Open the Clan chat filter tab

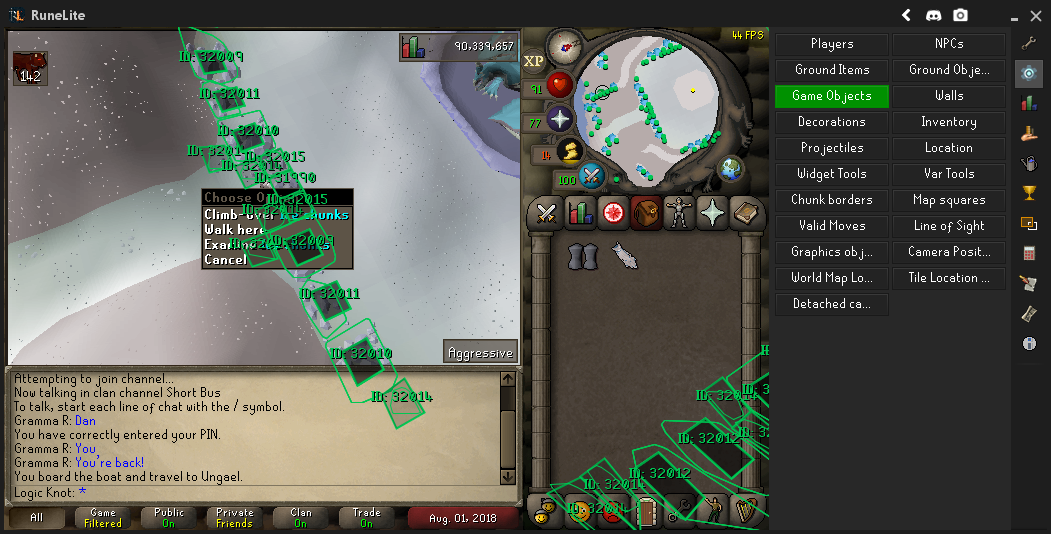coord(300,518)
